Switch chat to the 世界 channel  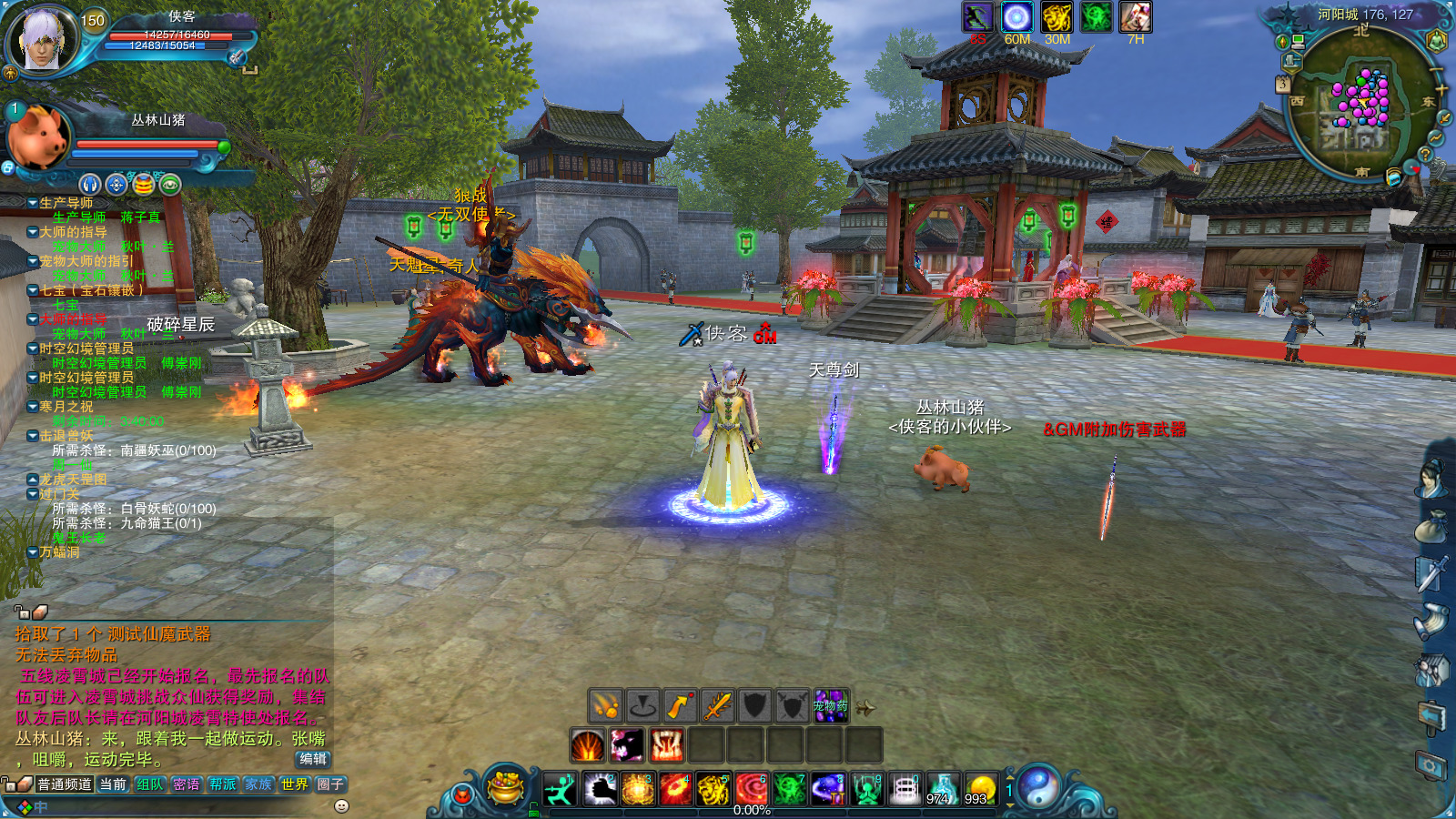(294, 784)
